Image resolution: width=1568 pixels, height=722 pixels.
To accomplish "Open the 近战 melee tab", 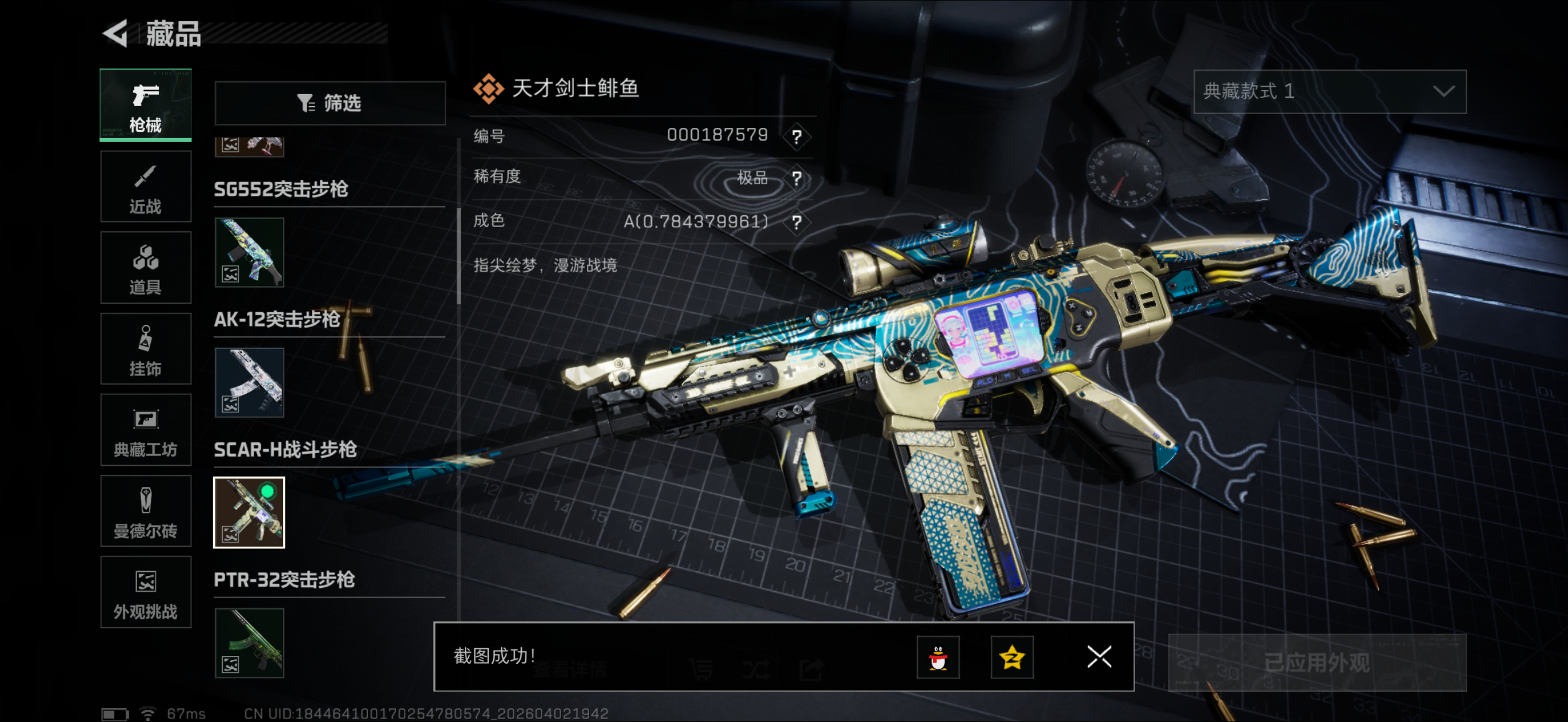I will pyautogui.click(x=146, y=187).
